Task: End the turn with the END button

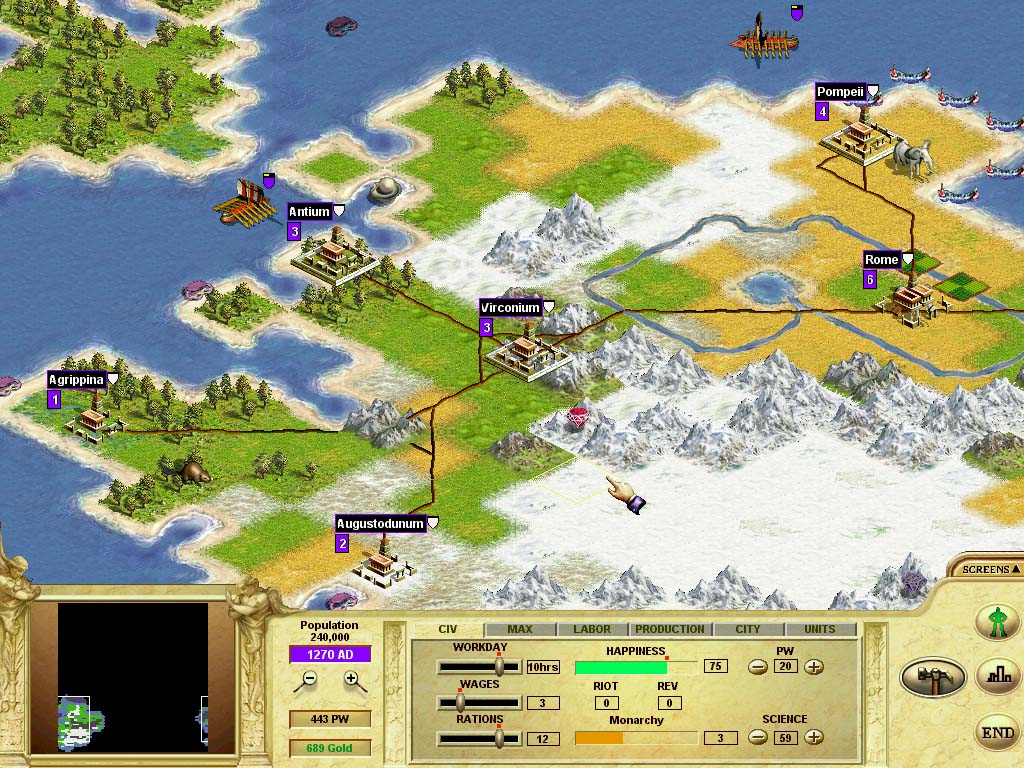Action: 997,733
